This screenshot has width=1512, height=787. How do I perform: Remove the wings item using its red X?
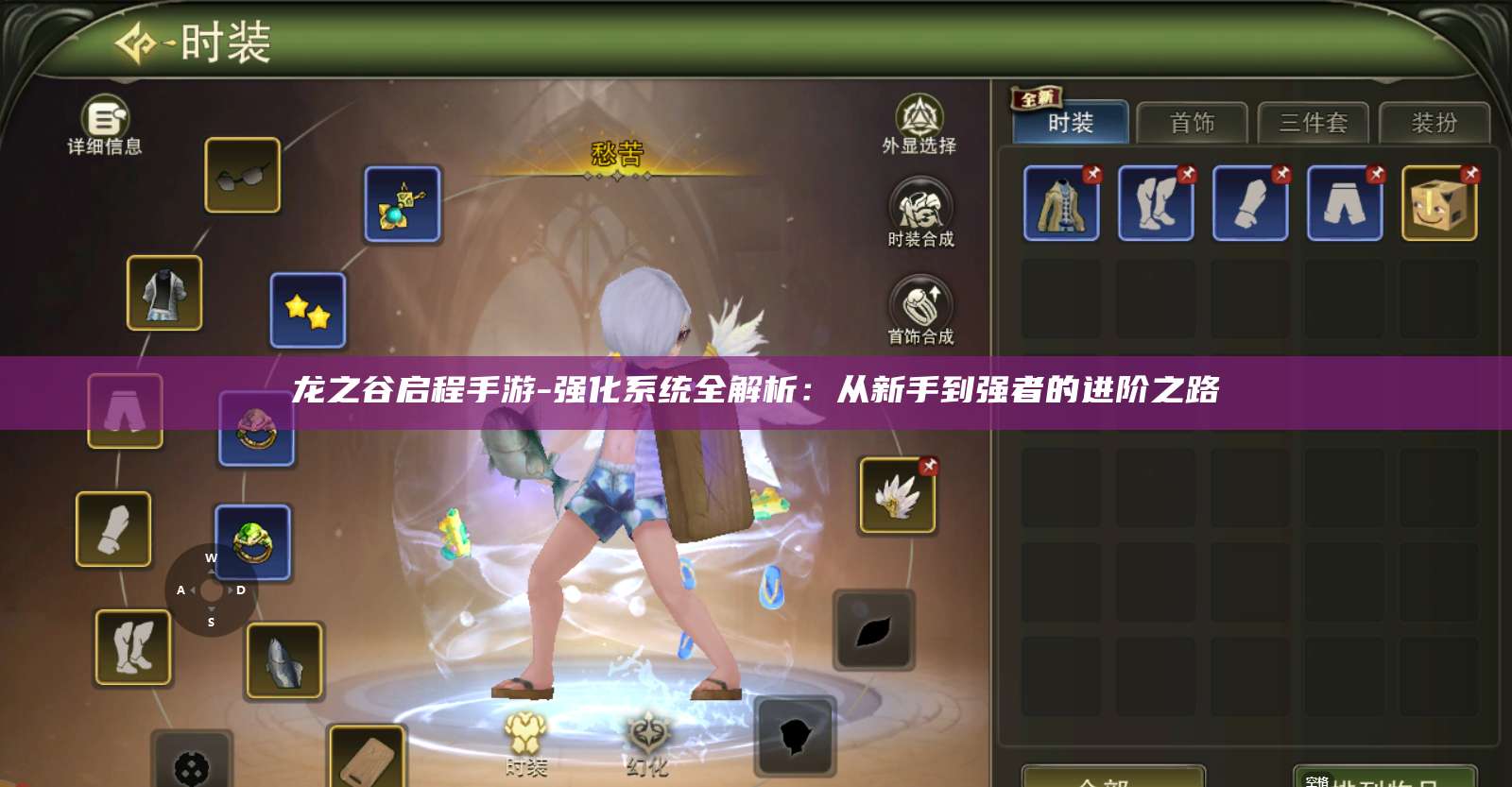[x=927, y=464]
